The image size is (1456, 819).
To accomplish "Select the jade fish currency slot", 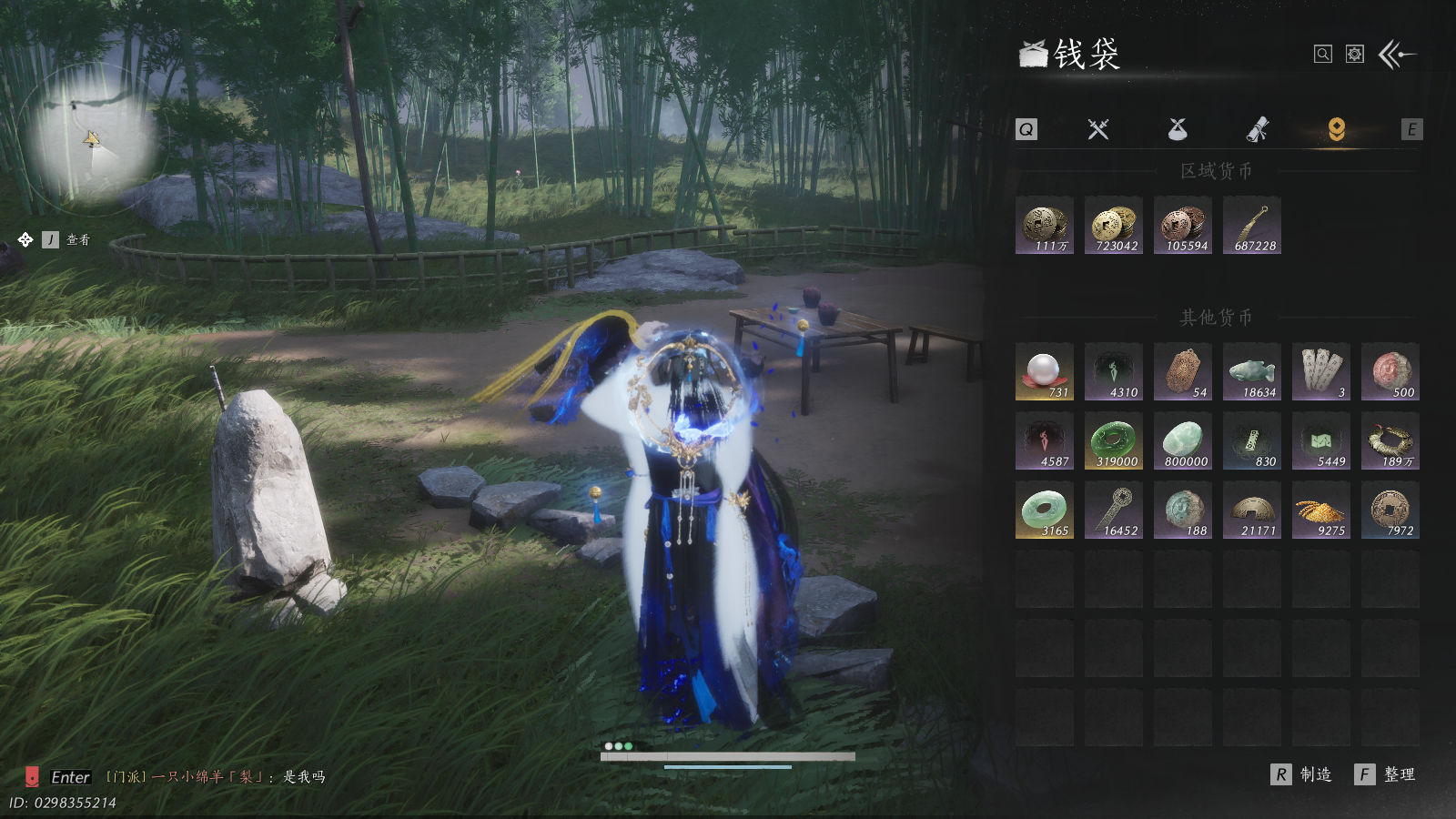I will [1252, 371].
